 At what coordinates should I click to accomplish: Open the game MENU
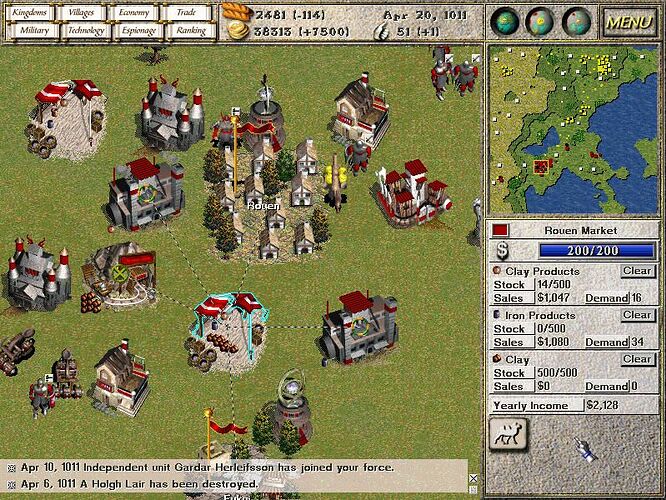click(x=629, y=21)
